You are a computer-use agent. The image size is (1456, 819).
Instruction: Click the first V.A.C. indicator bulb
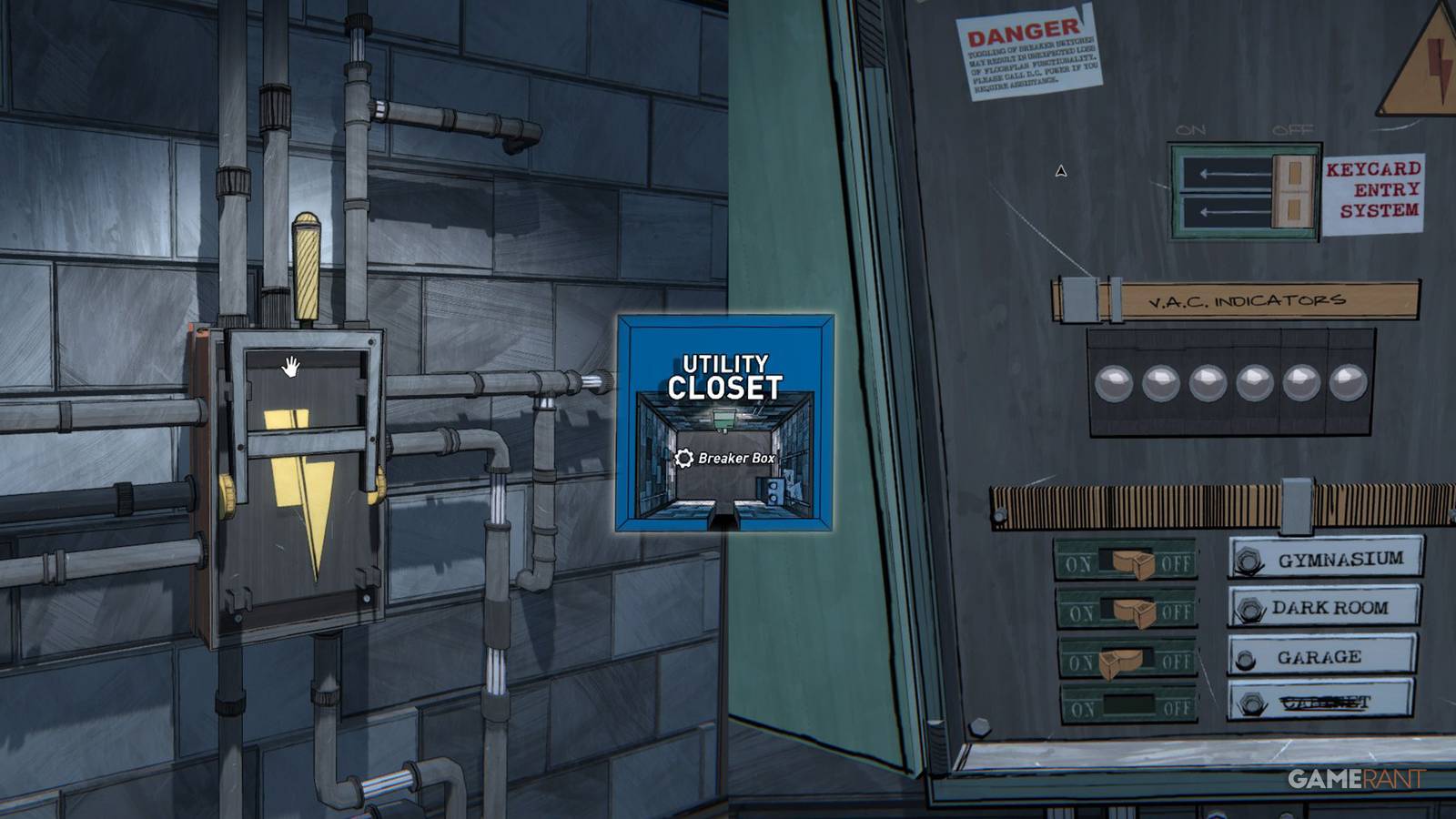tap(1115, 382)
